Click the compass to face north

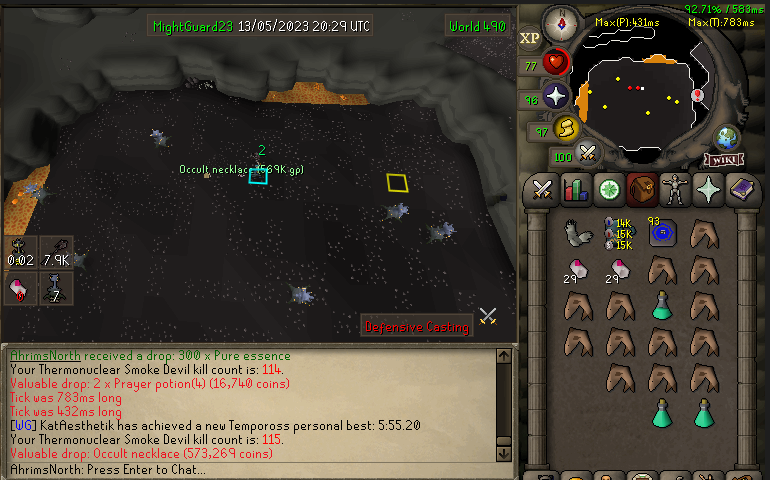(x=559, y=22)
